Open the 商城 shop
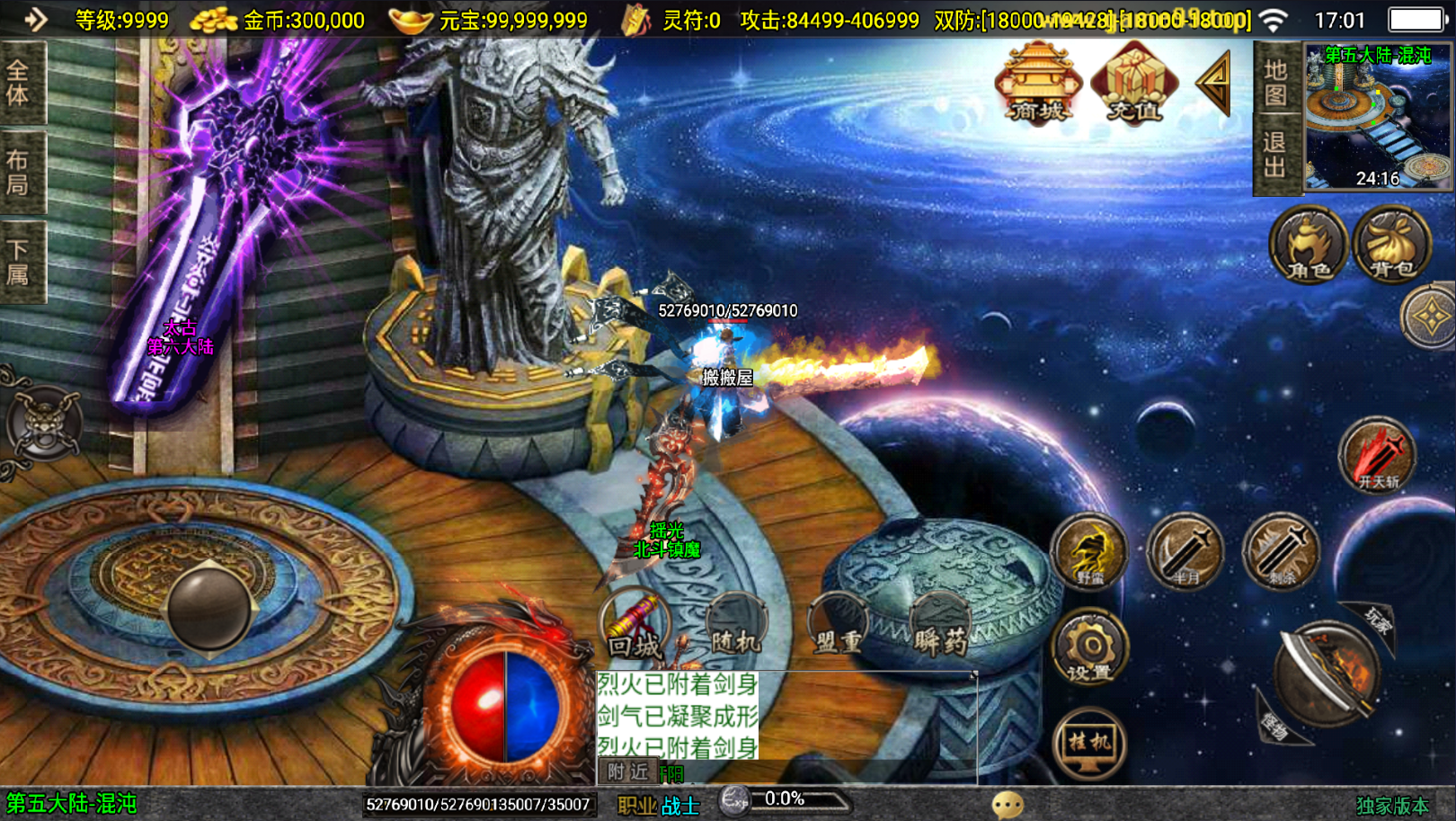Image resolution: width=1456 pixels, height=821 pixels. click(1038, 84)
